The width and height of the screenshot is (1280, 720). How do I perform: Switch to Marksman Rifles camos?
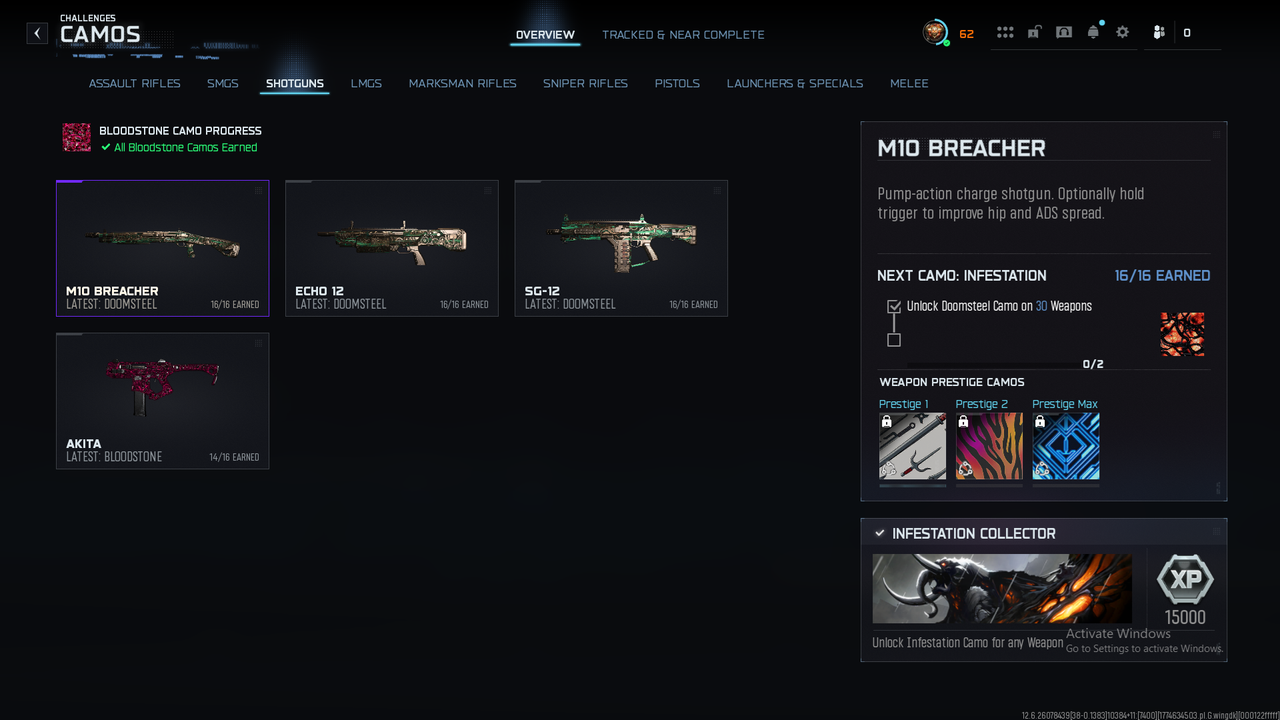462,83
